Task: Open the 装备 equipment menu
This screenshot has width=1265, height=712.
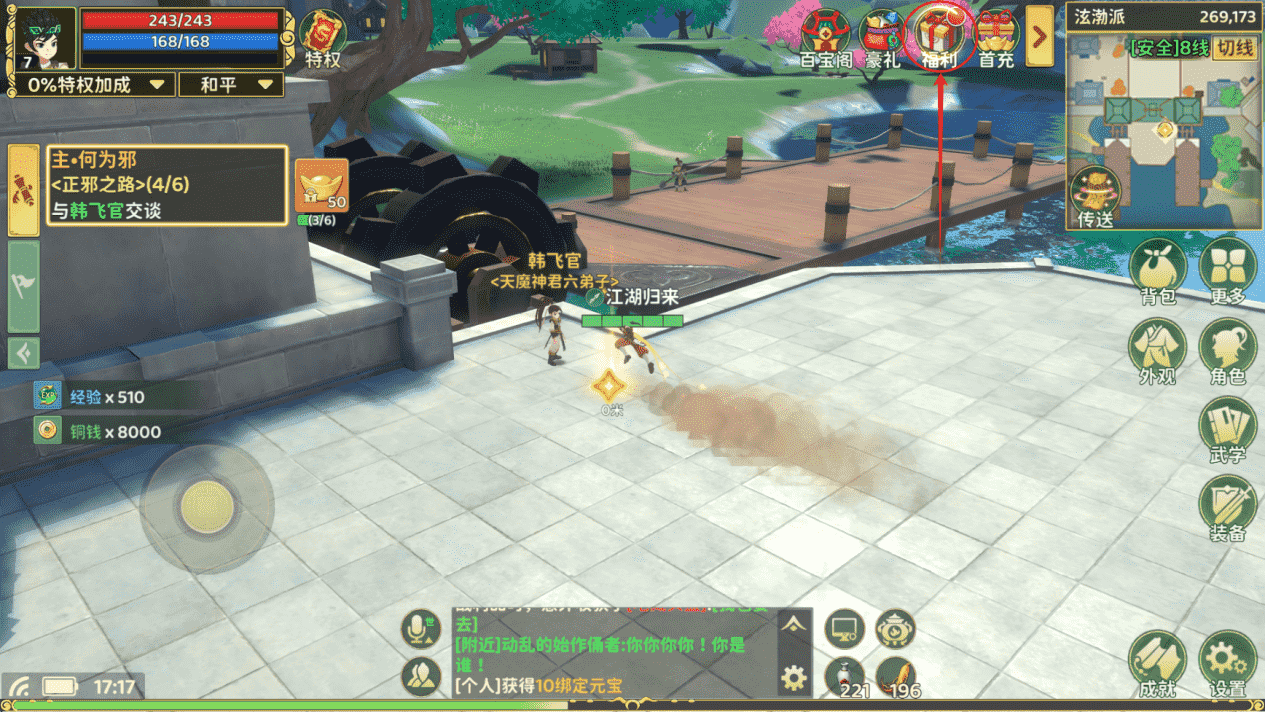Action: (1228, 508)
